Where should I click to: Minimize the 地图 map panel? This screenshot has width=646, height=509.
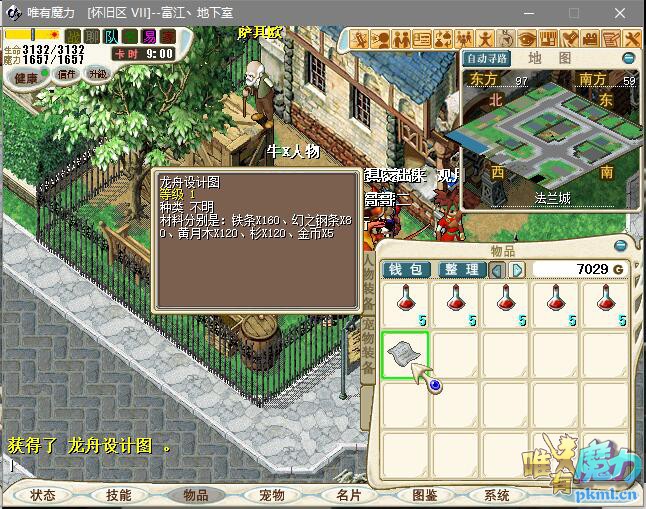pyautogui.click(x=628, y=58)
